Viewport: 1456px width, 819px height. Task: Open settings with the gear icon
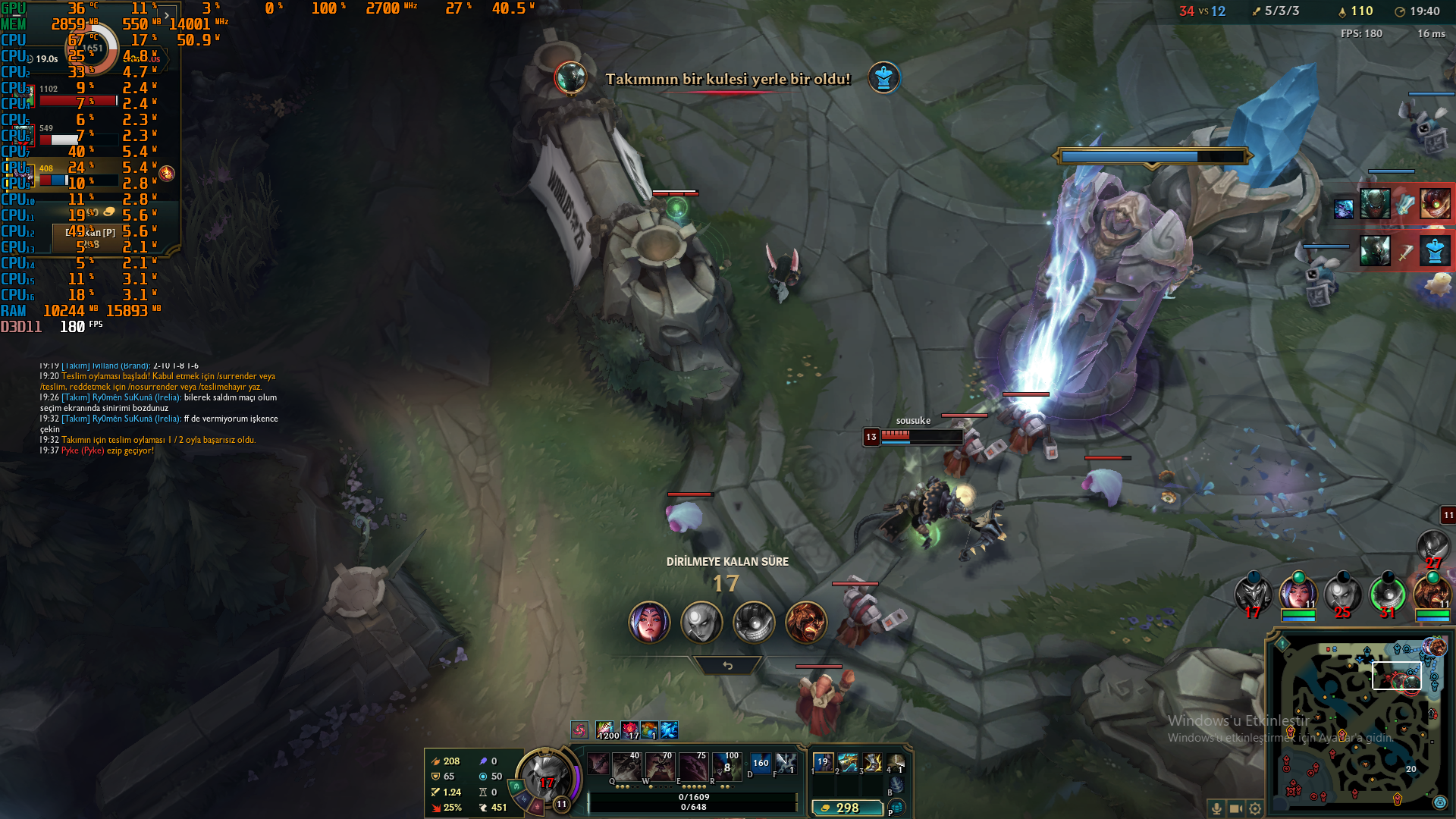coord(1255,808)
